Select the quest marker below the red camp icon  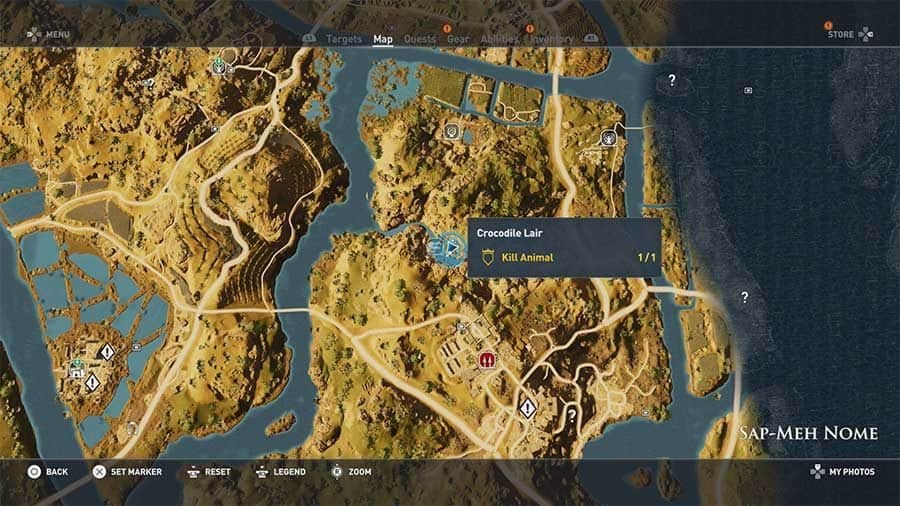click(x=527, y=407)
